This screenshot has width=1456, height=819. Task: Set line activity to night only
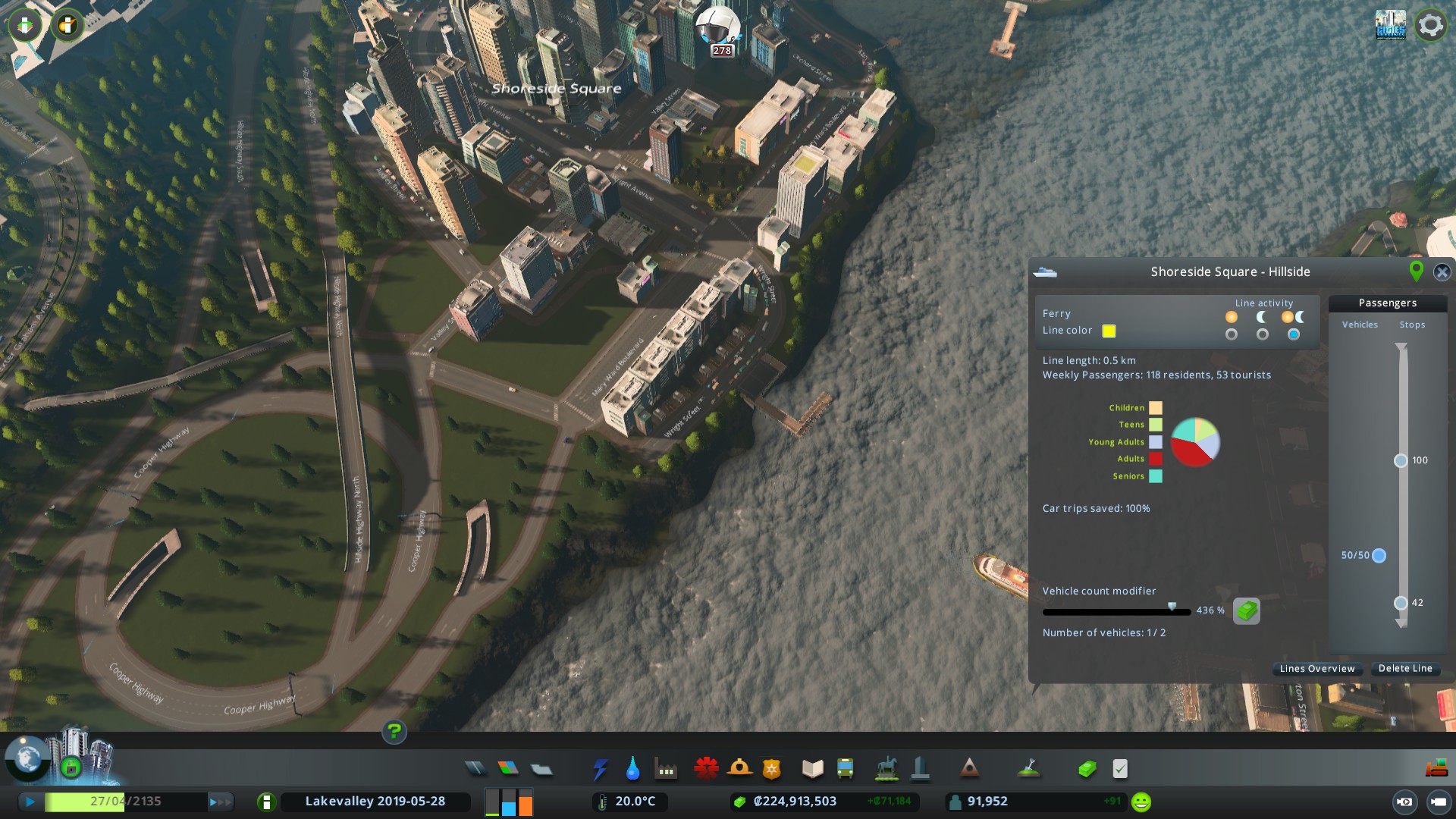pyautogui.click(x=1263, y=334)
